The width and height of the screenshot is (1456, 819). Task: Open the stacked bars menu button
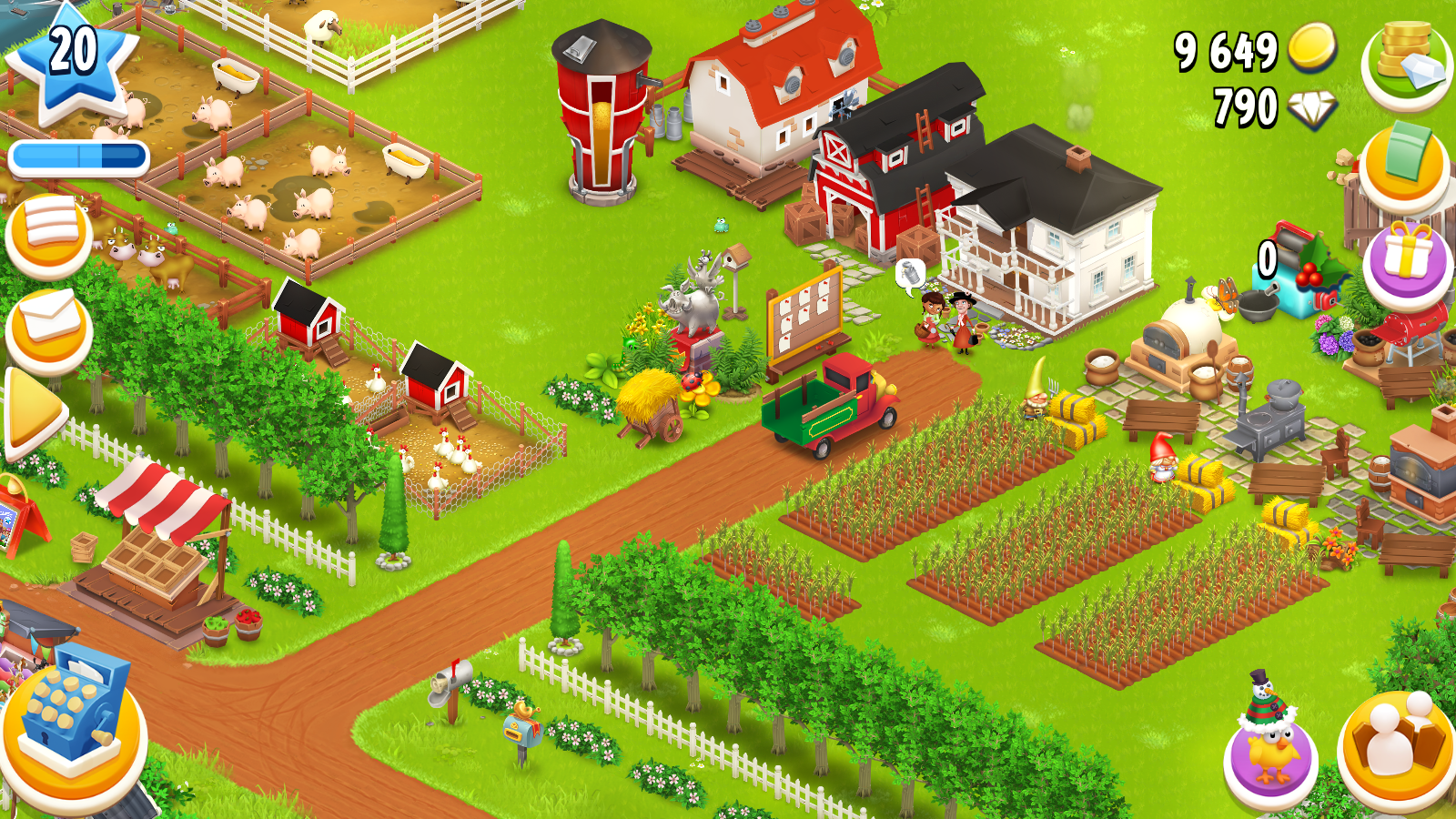[x=50, y=232]
